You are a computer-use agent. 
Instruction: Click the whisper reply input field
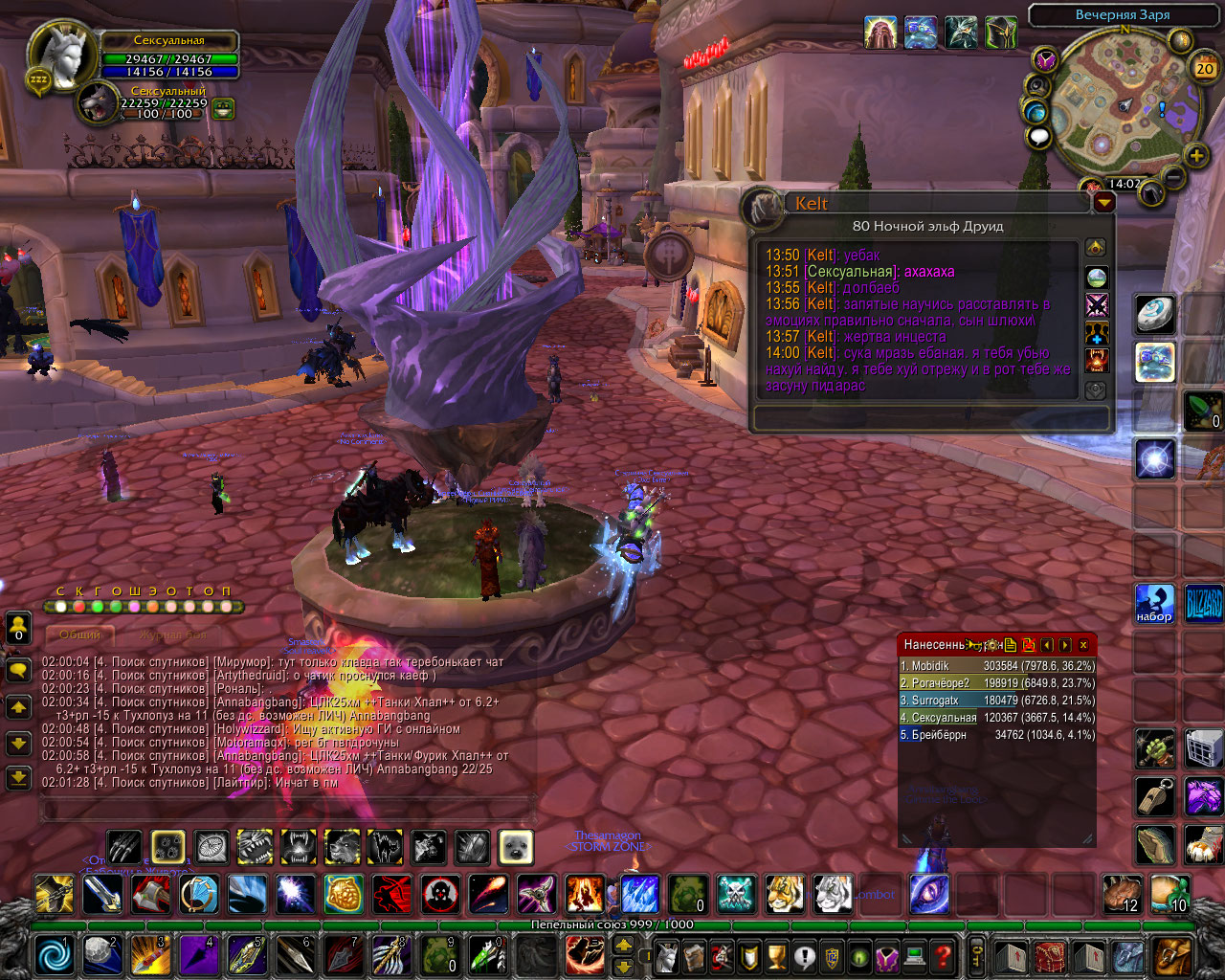(930, 418)
